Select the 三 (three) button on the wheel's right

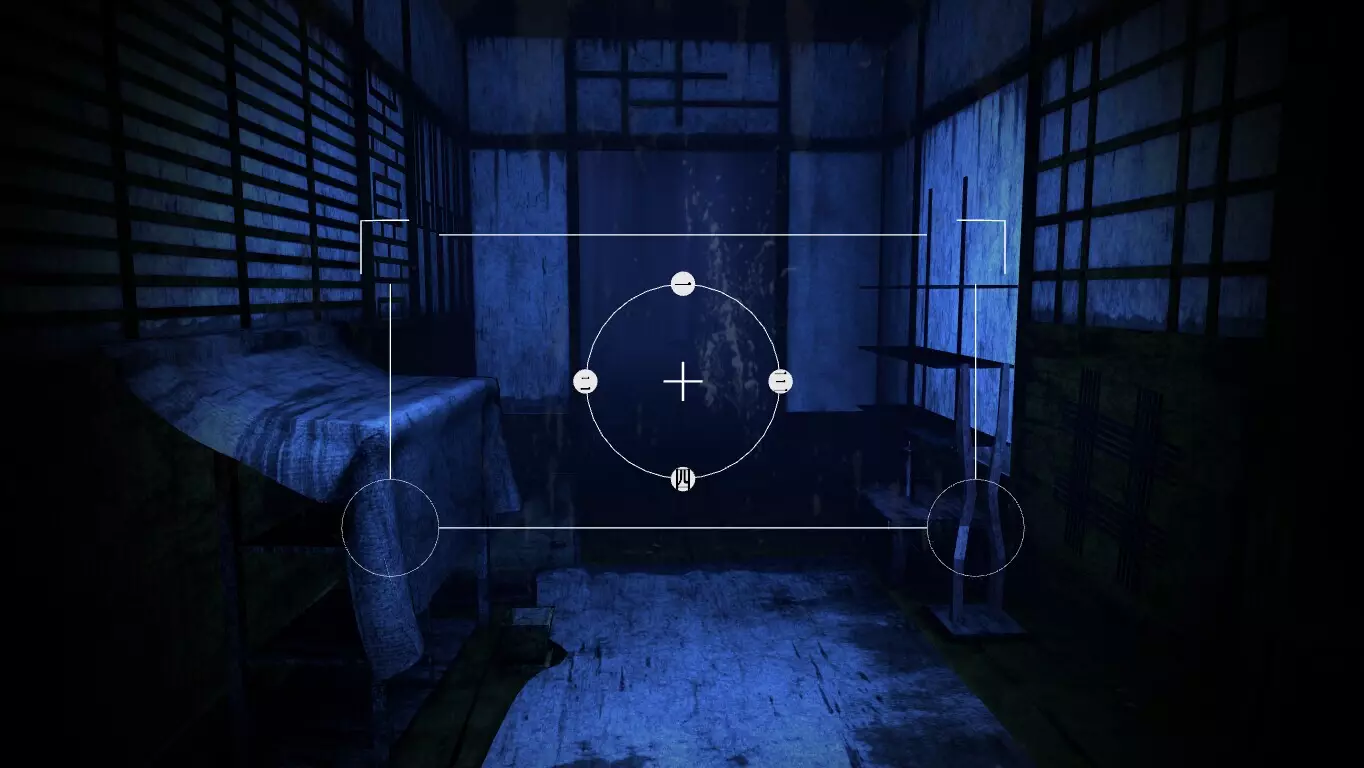[x=779, y=381]
